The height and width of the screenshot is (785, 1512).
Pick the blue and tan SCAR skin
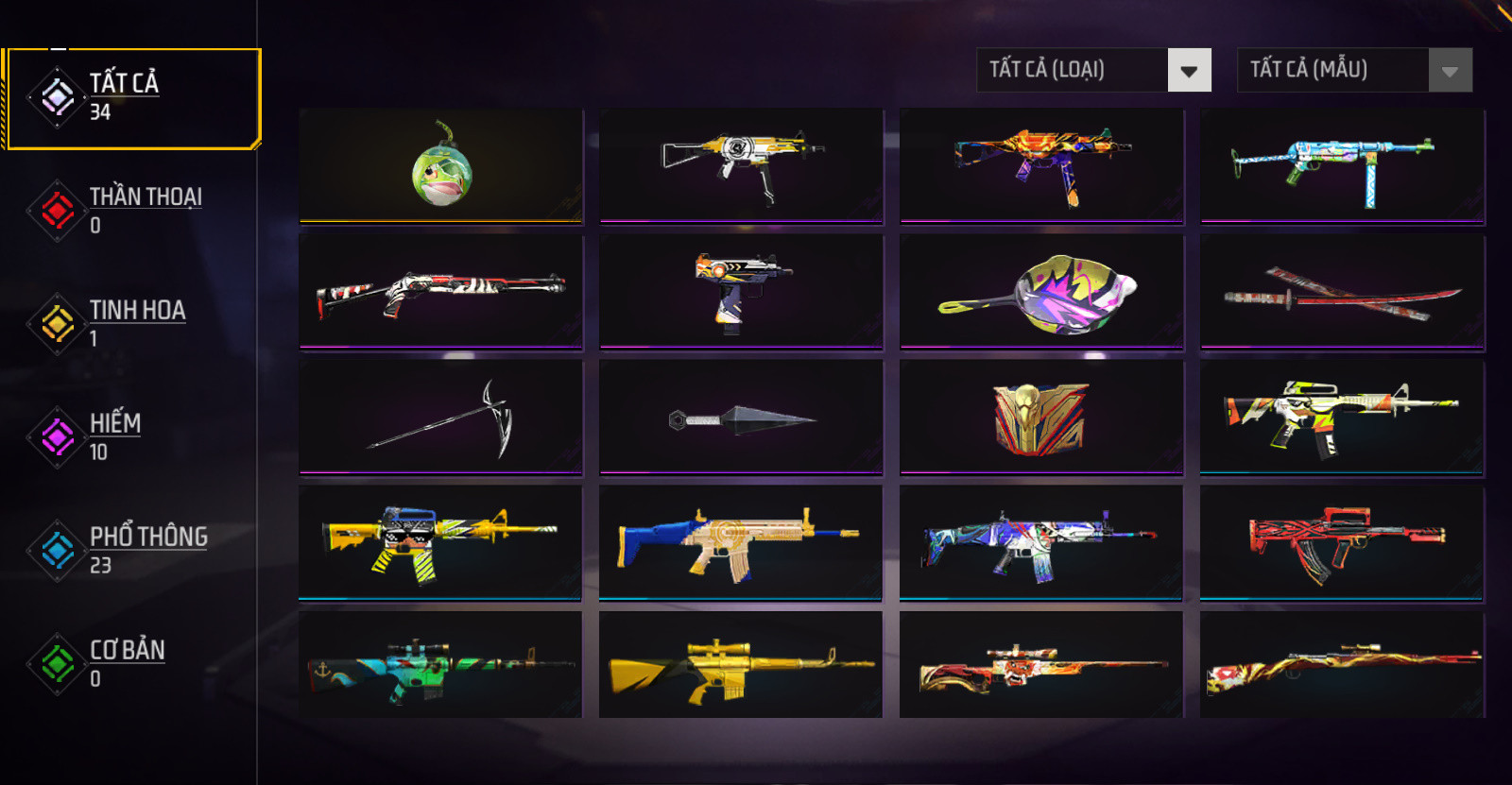coord(741,542)
